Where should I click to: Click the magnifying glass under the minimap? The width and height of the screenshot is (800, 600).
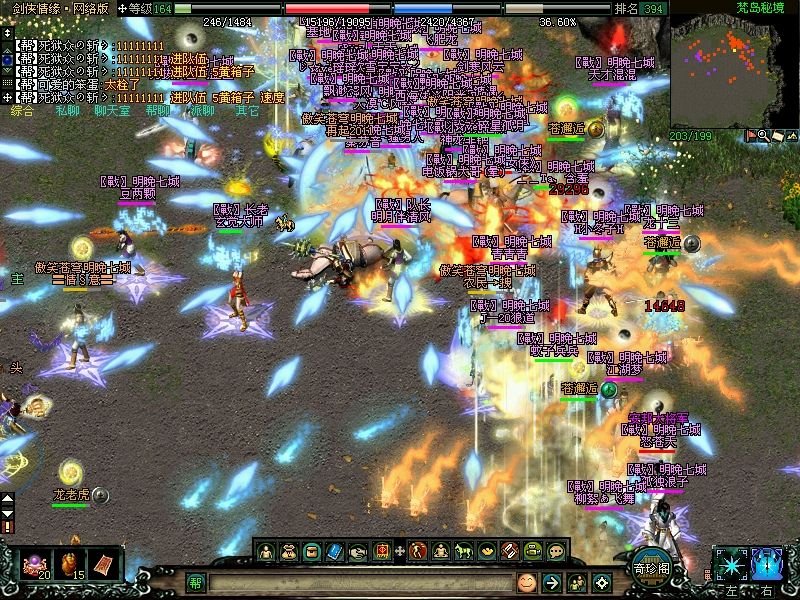coord(764,136)
